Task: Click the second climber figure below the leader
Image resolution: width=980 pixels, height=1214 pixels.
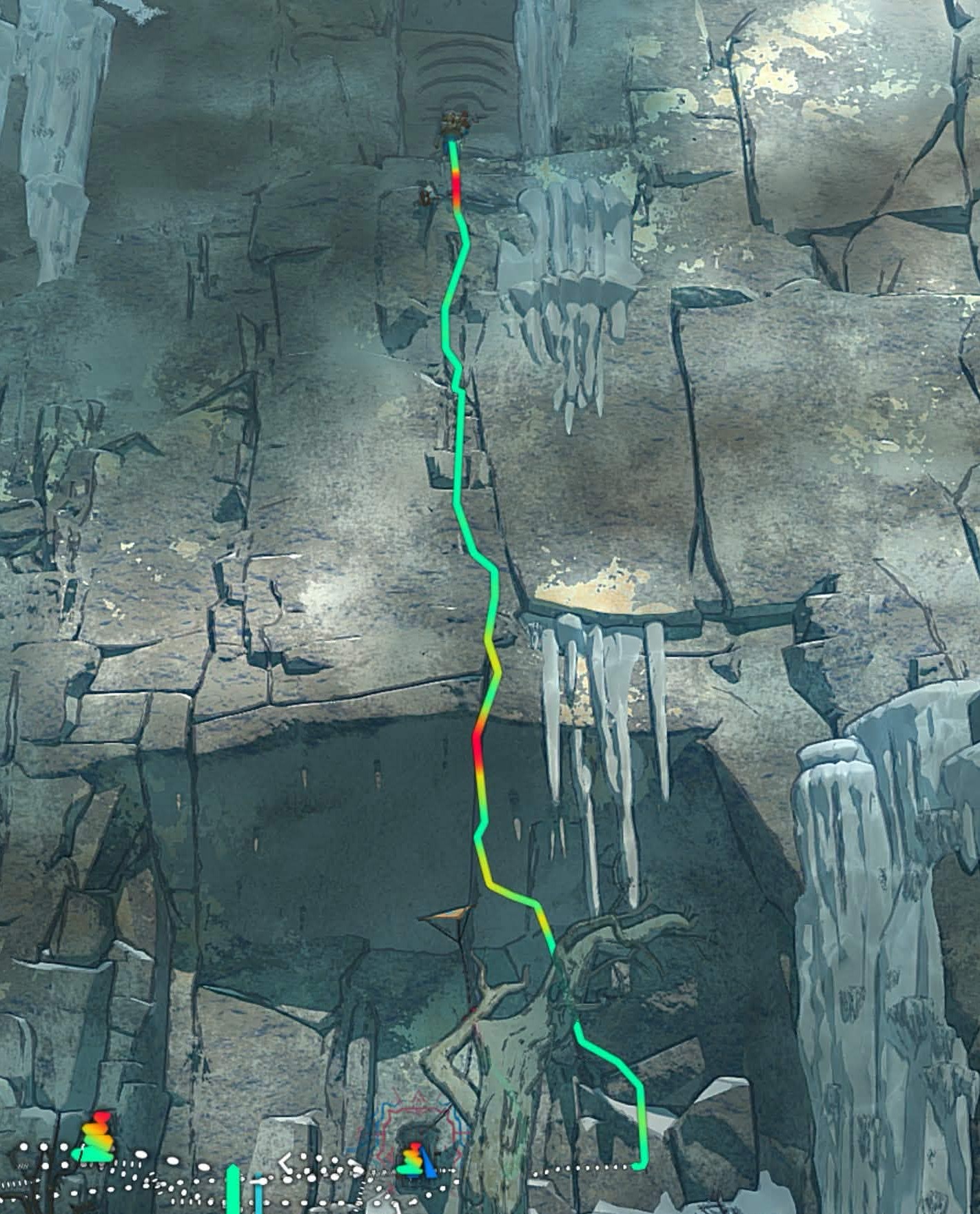Action: tap(425, 196)
